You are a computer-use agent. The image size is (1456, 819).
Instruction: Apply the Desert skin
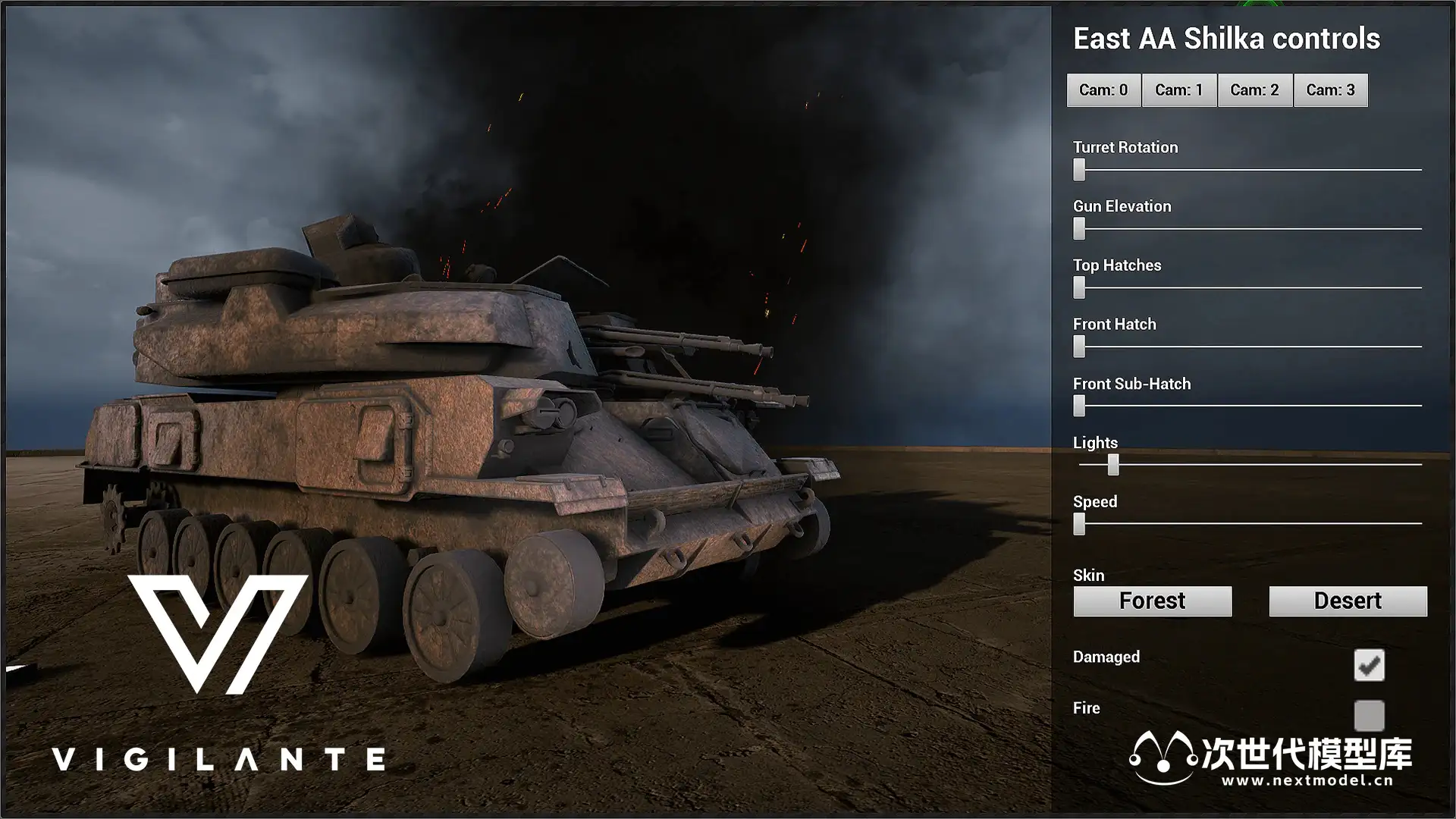1348,601
